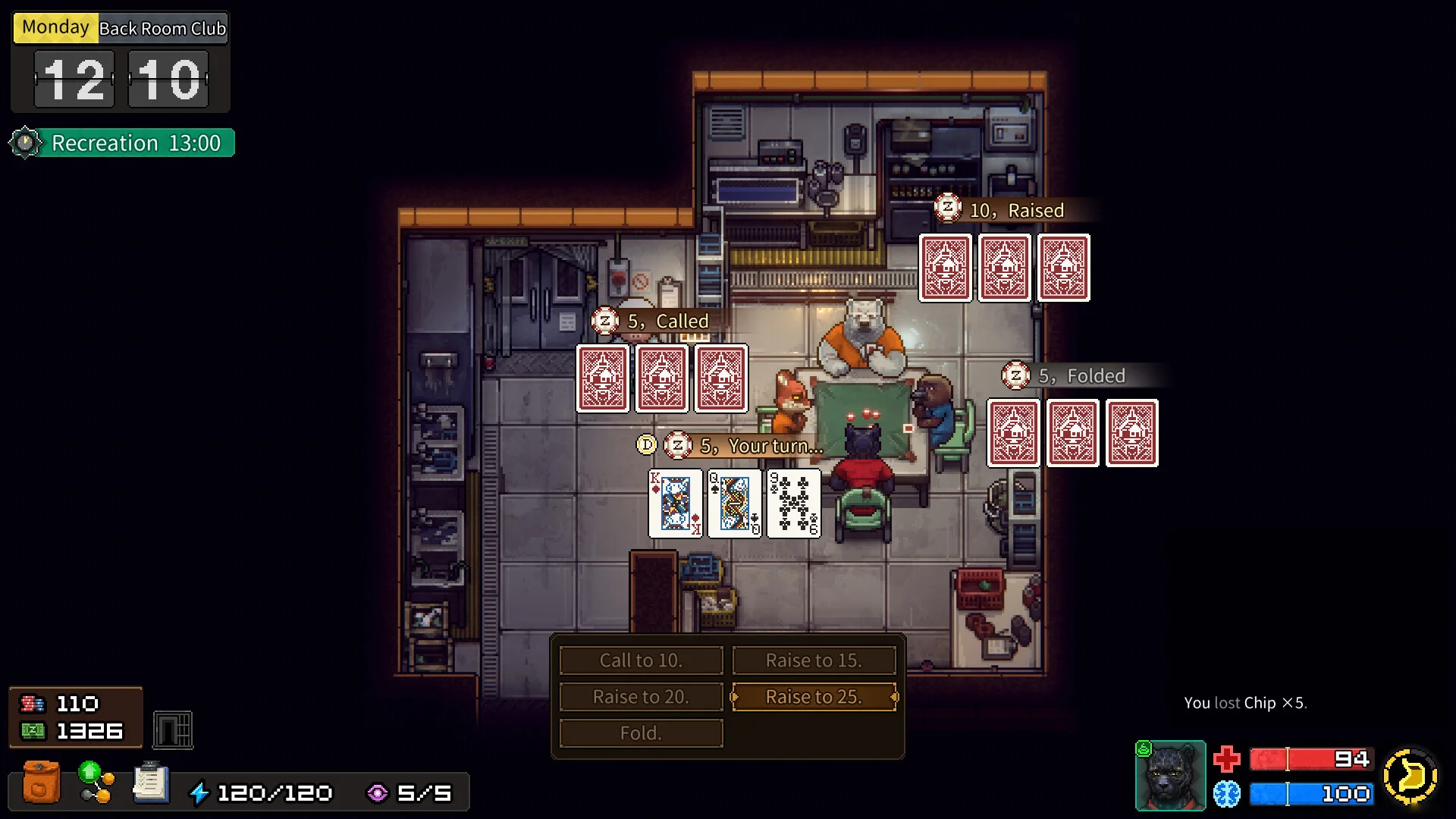Fold the current poker hand

(x=641, y=733)
